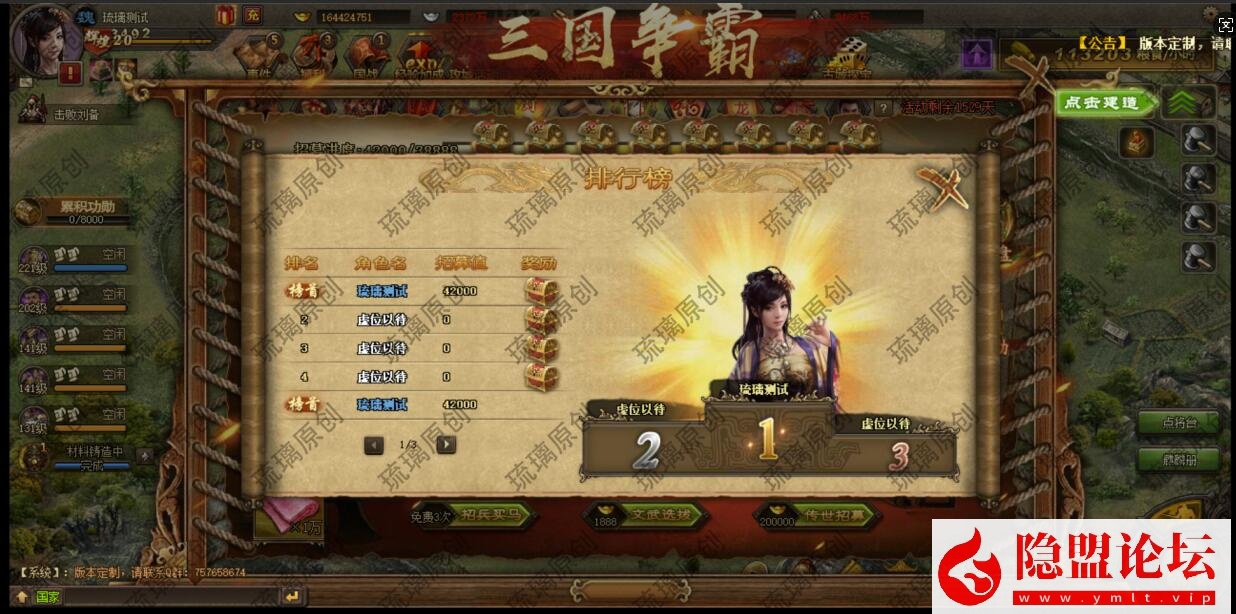
Task: Open the 点将台 panel
Action: coord(1179,423)
